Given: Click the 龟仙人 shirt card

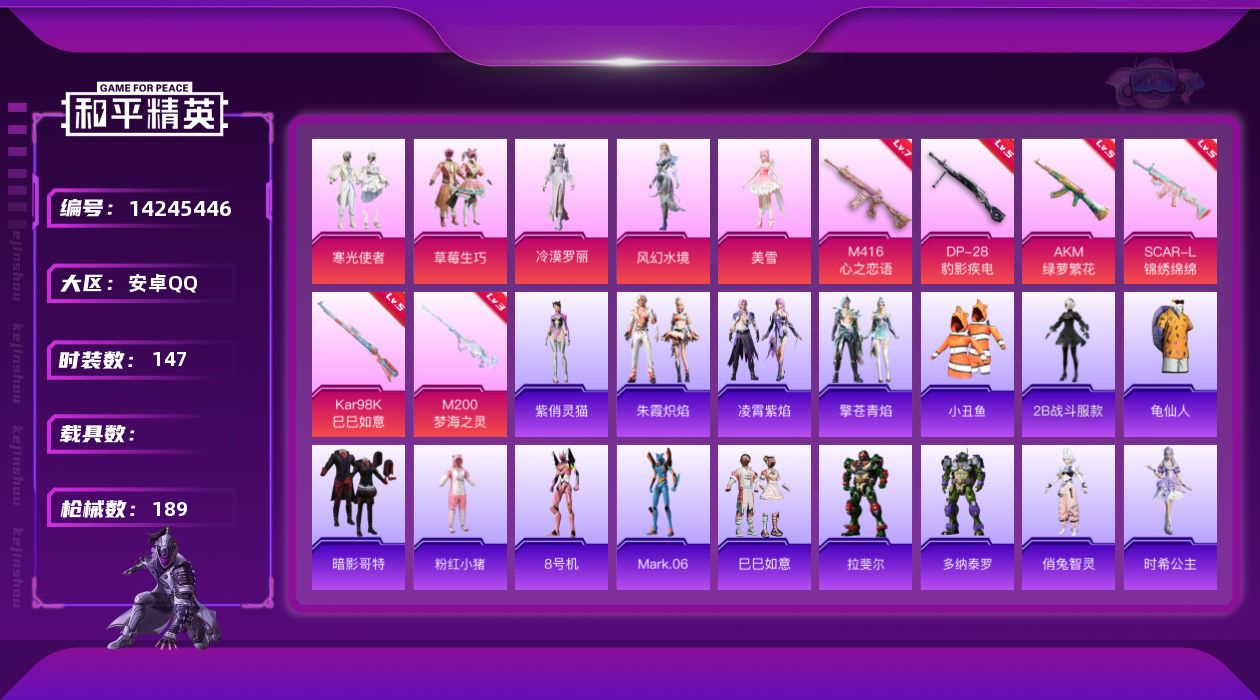Looking at the screenshot, I should (1170, 364).
